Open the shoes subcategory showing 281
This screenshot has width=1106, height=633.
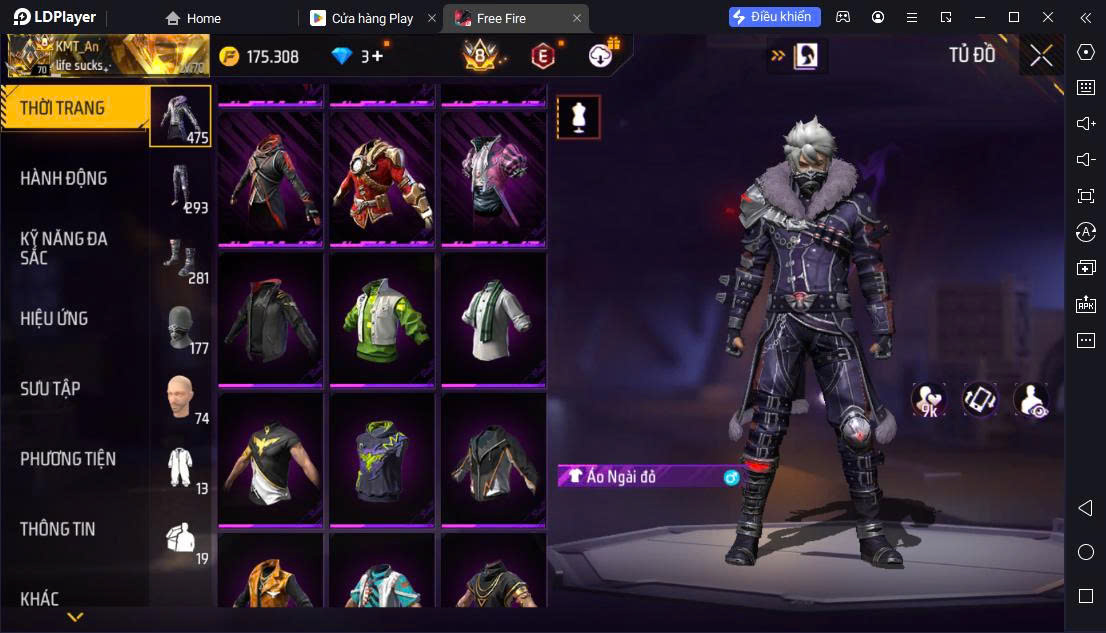182,260
